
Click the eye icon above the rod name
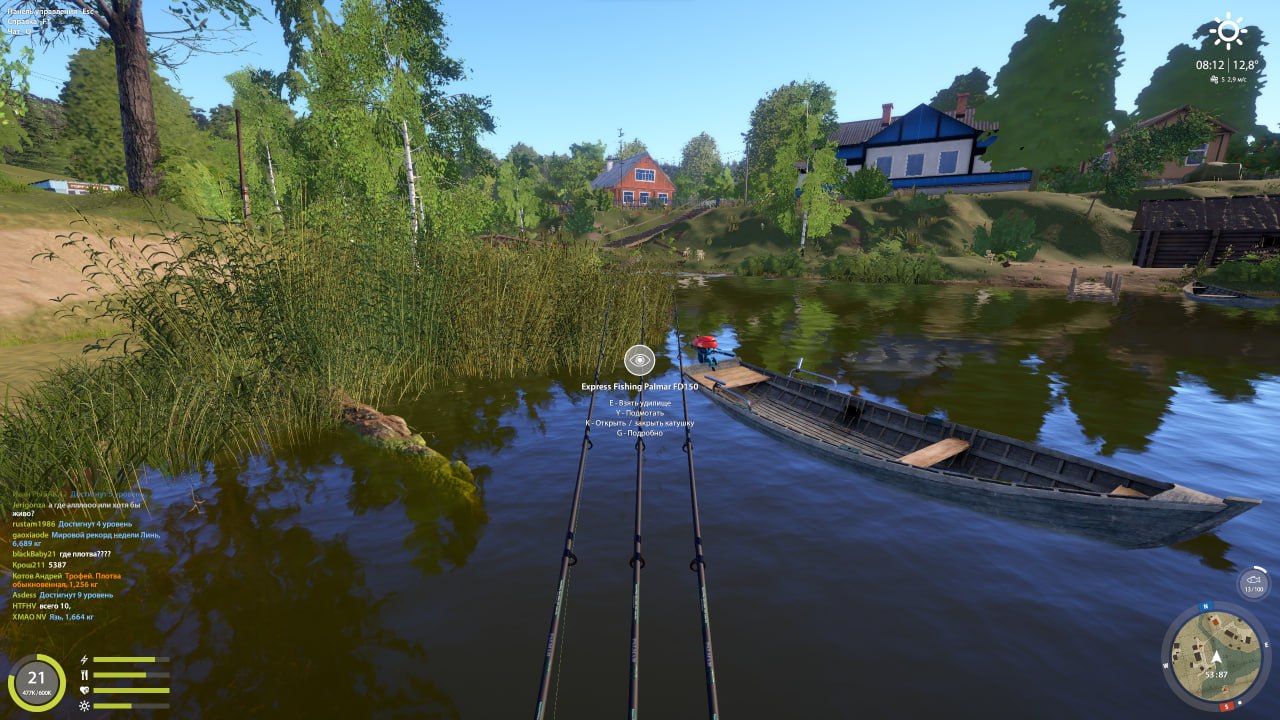(x=639, y=360)
